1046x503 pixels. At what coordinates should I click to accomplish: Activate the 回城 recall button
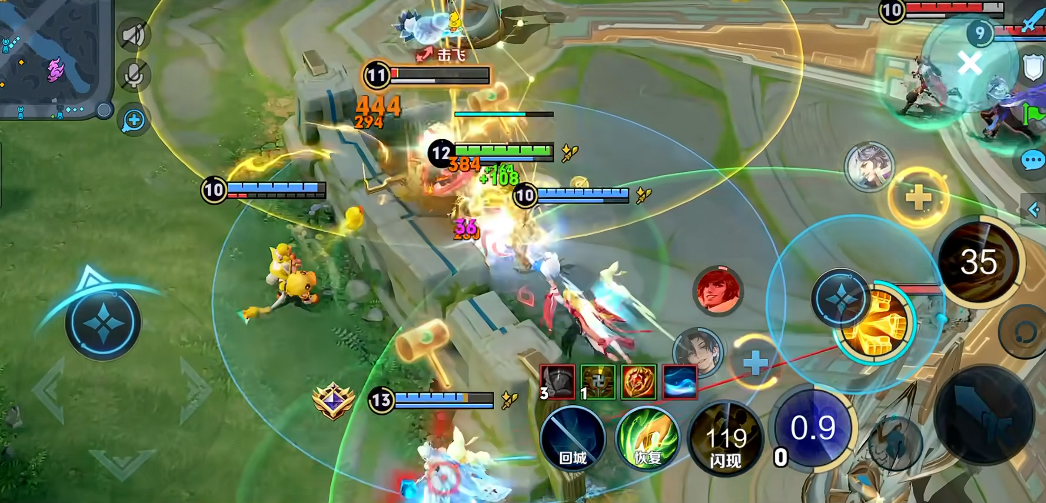click(x=573, y=436)
